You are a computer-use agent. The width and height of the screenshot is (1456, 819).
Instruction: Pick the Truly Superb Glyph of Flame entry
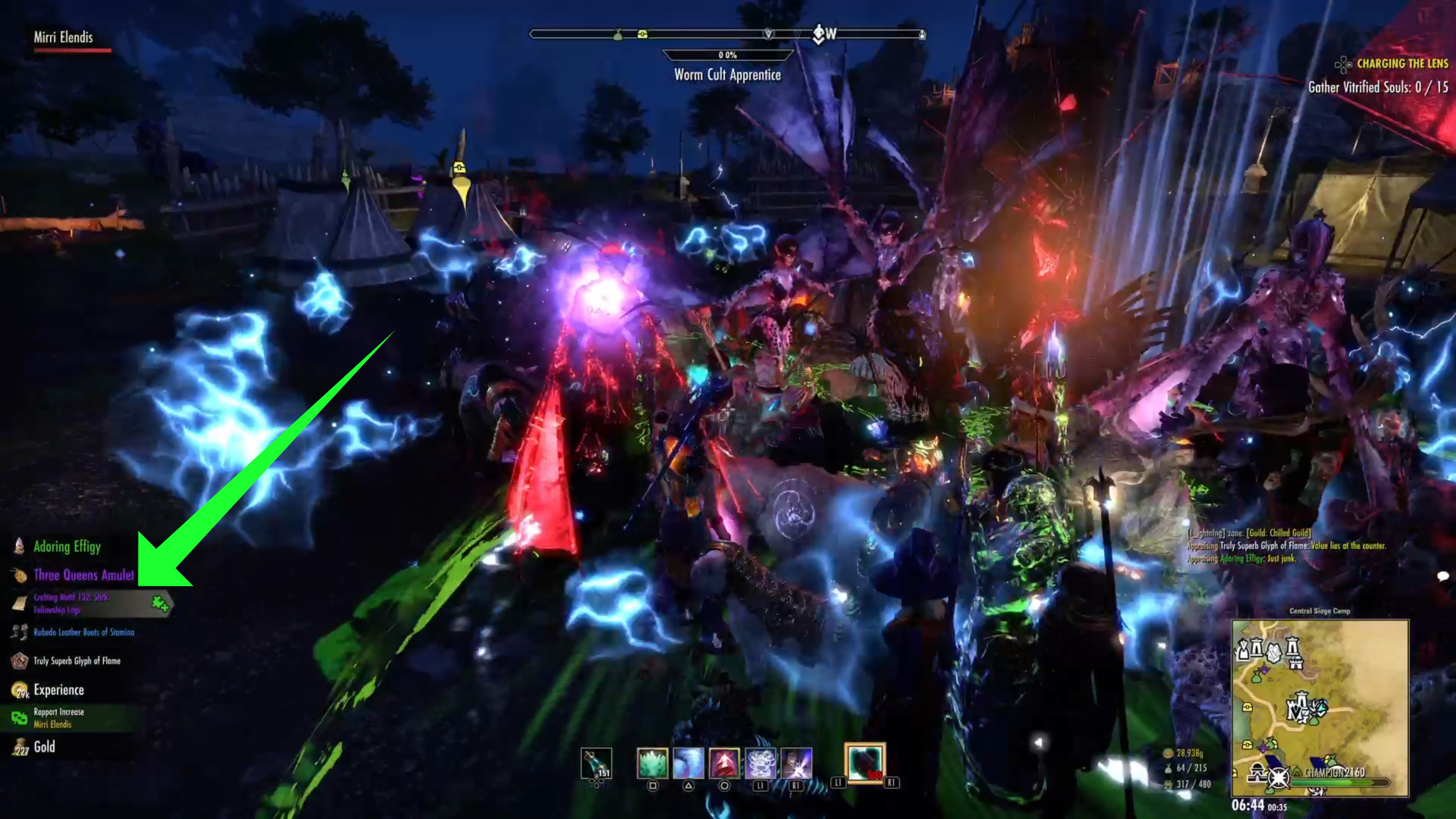[77, 661]
